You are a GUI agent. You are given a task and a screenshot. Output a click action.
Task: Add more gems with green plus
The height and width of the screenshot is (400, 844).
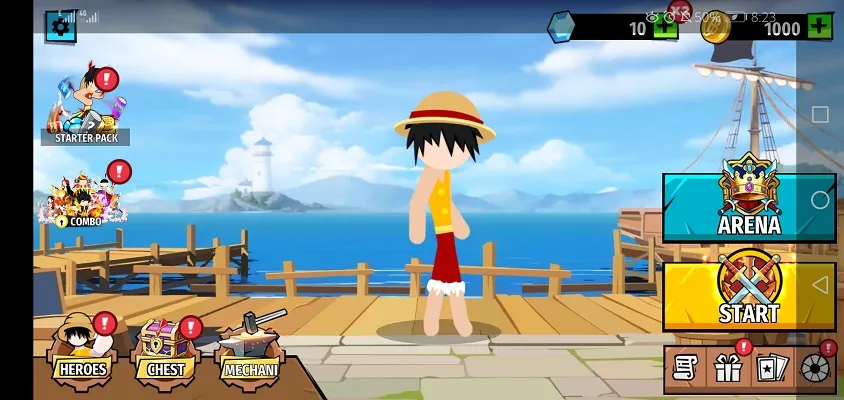tap(665, 28)
